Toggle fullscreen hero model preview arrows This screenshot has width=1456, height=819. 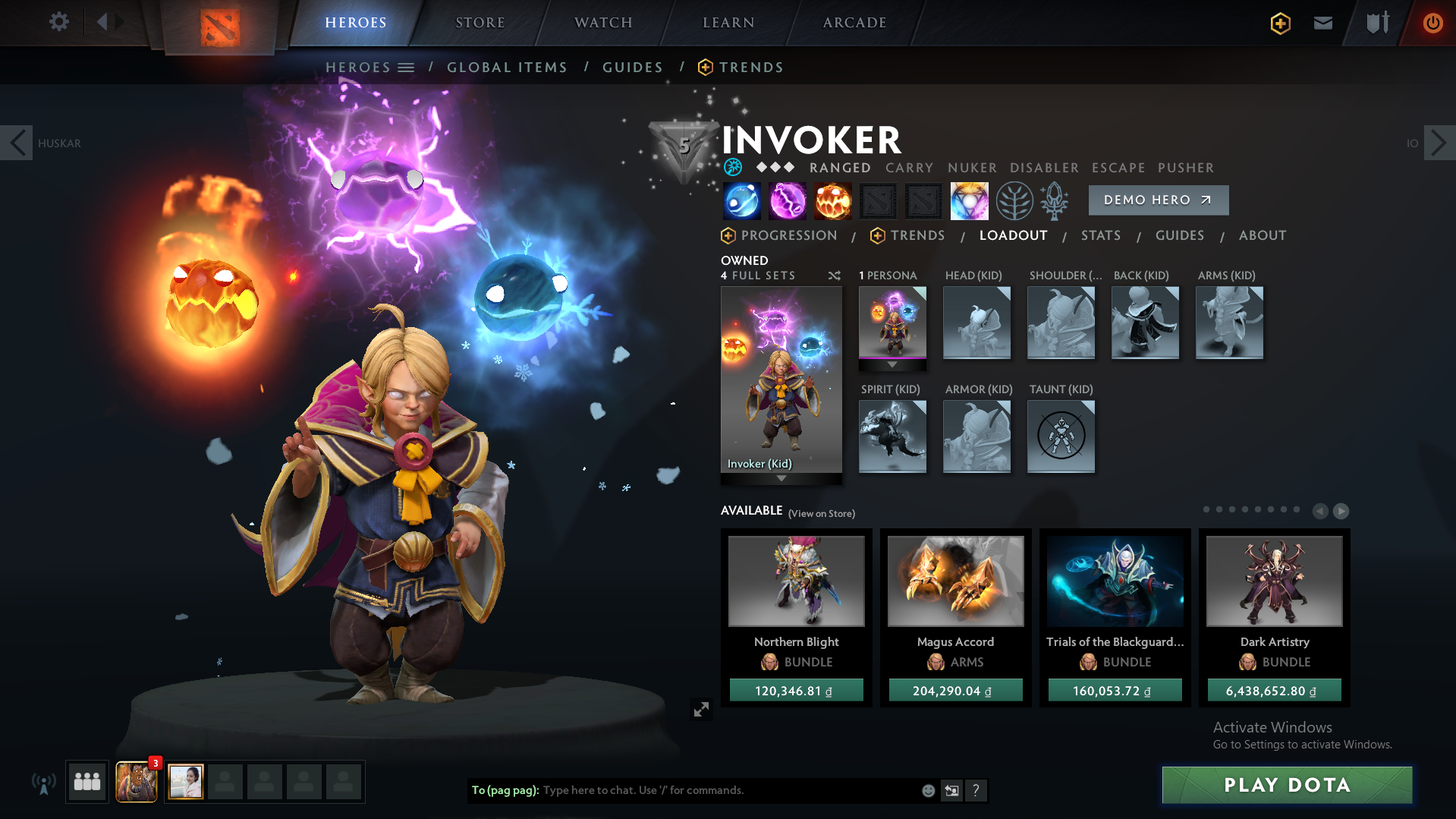[702, 709]
